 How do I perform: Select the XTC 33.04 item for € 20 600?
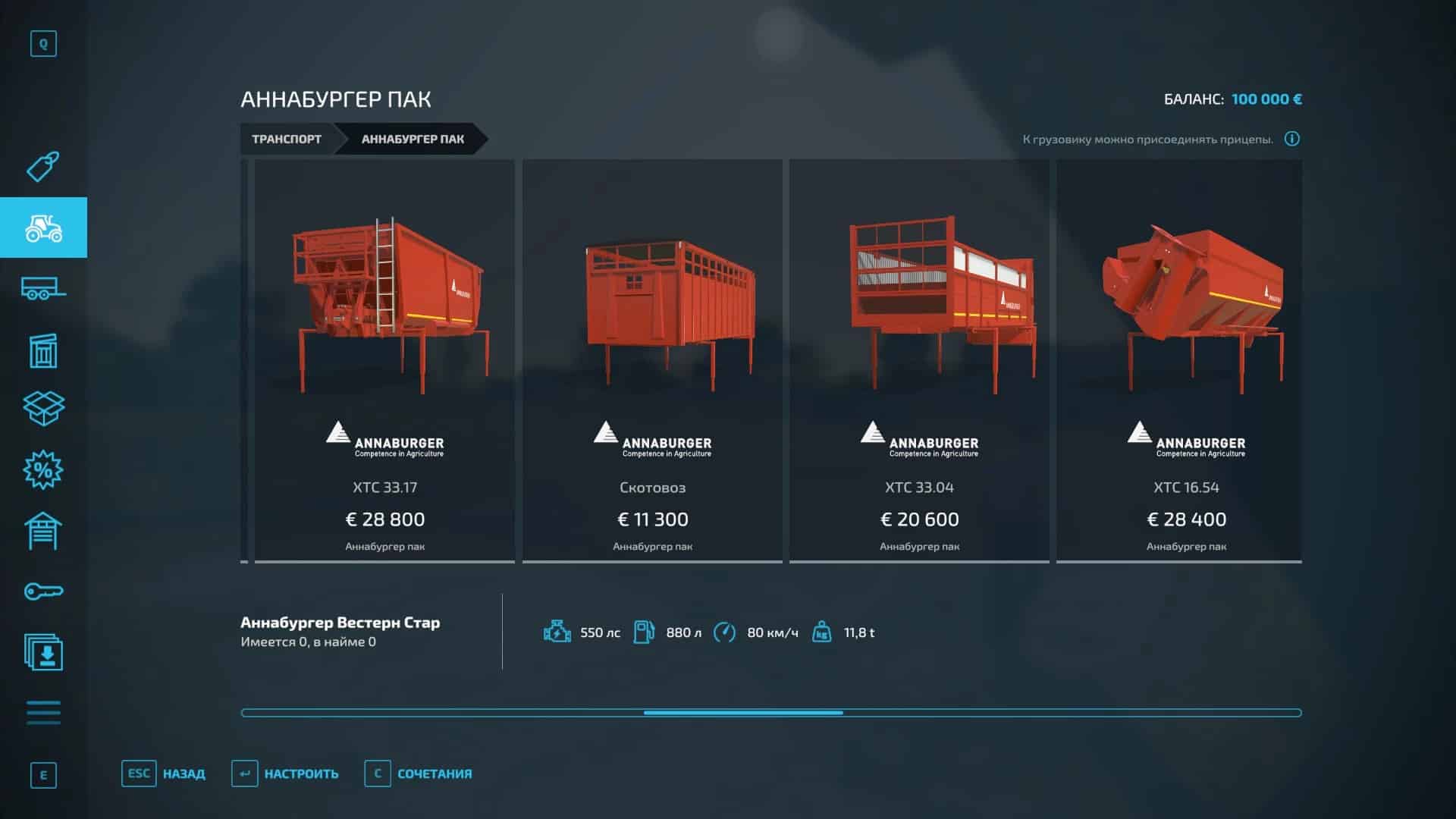pyautogui.click(x=919, y=360)
